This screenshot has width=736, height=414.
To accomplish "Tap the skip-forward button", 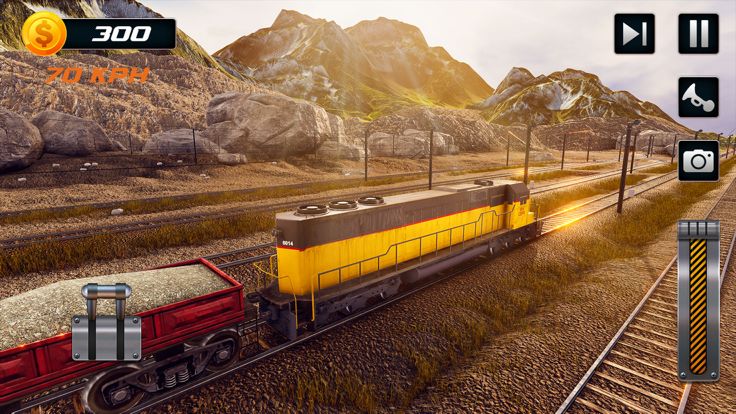I will click(634, 34).
